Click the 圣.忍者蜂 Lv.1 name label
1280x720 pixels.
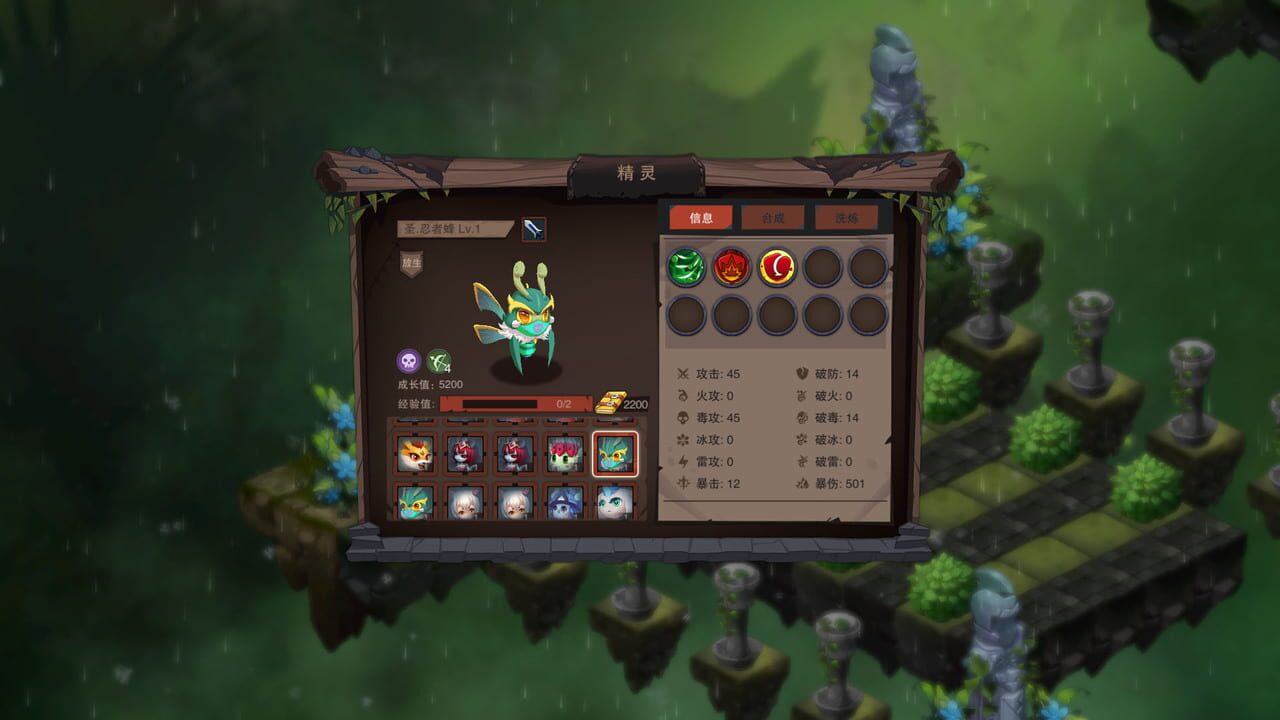455,227
